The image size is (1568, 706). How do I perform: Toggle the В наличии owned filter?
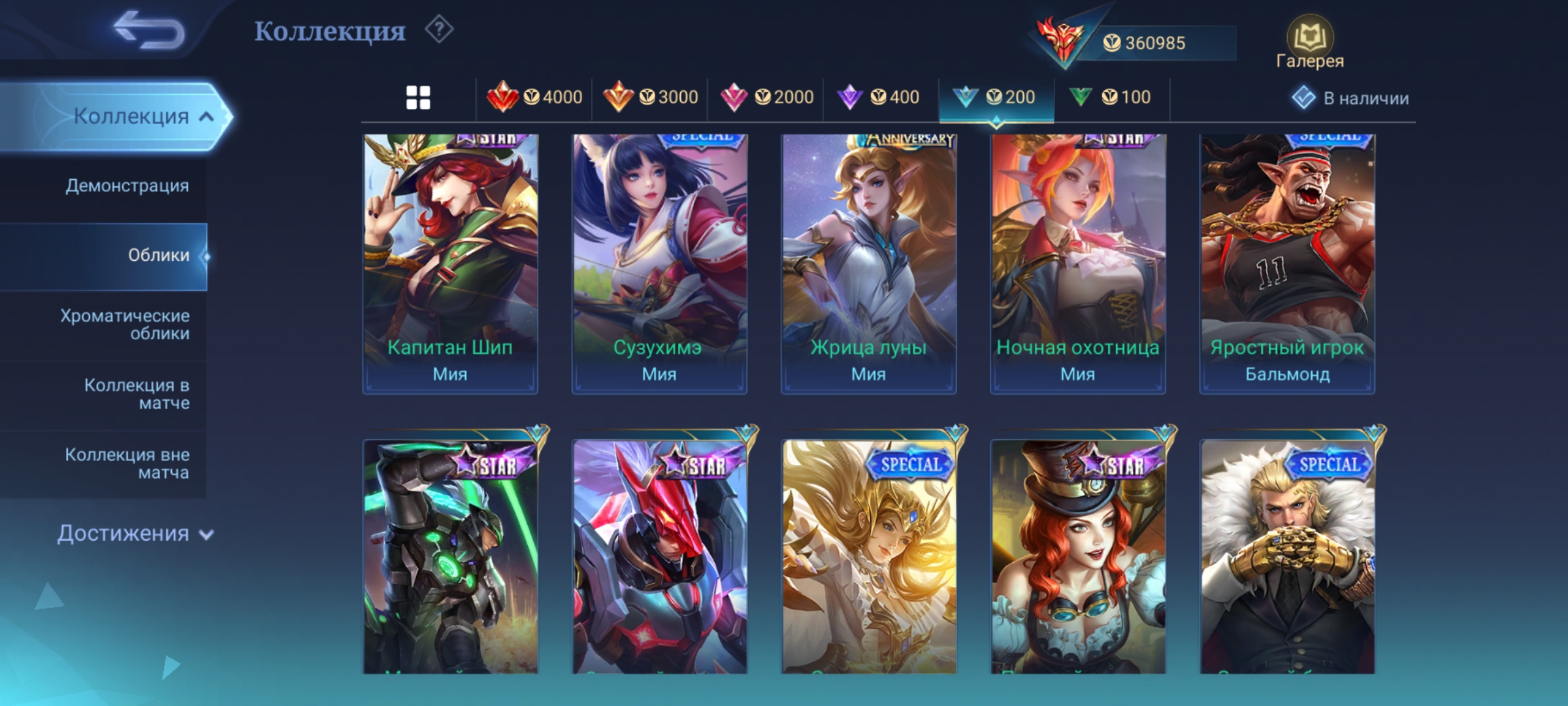[1350, 98]
